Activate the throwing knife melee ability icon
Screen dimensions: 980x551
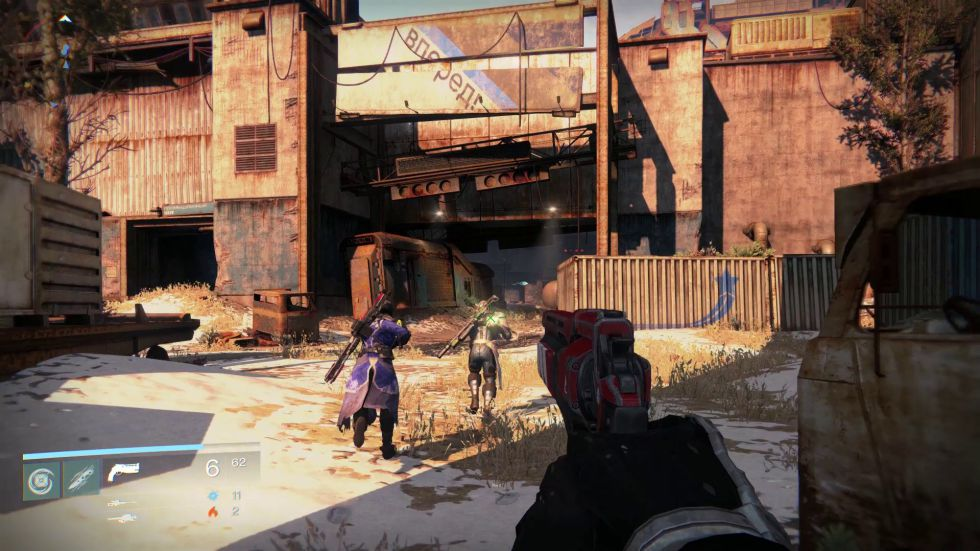tap(81, 480)
